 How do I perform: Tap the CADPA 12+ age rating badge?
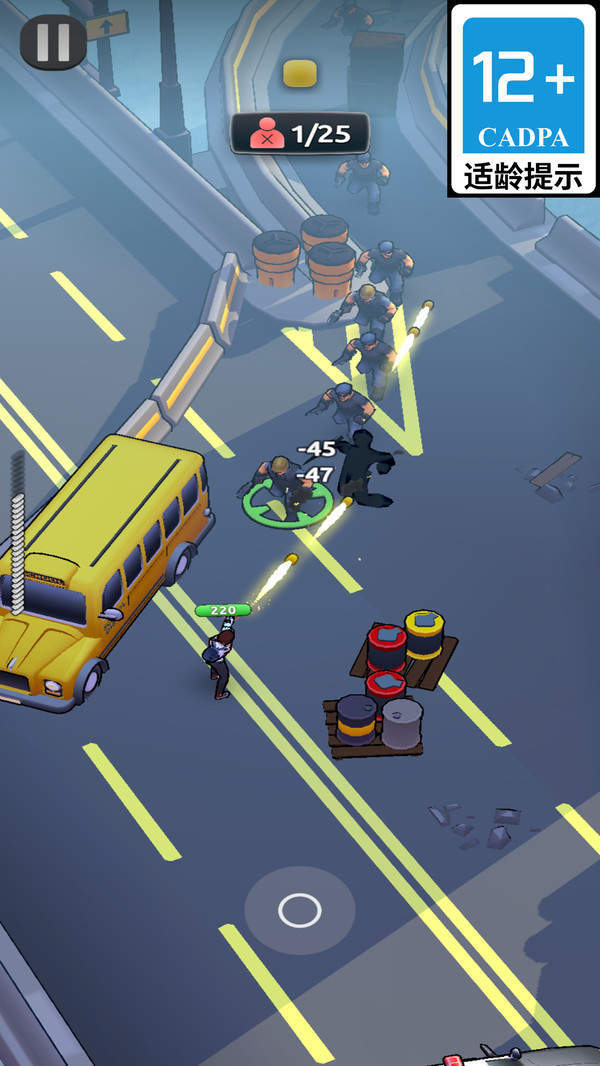pos(523,98)
